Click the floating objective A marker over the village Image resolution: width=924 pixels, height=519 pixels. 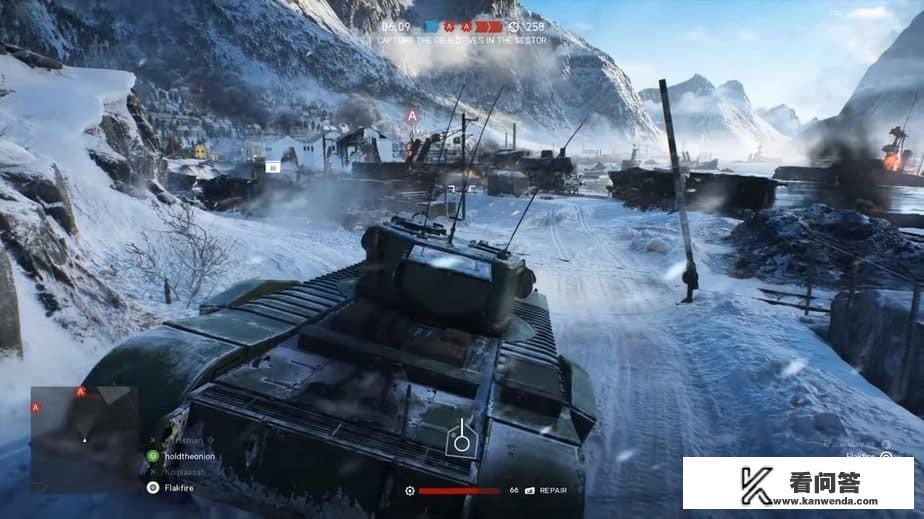(411, 116)
